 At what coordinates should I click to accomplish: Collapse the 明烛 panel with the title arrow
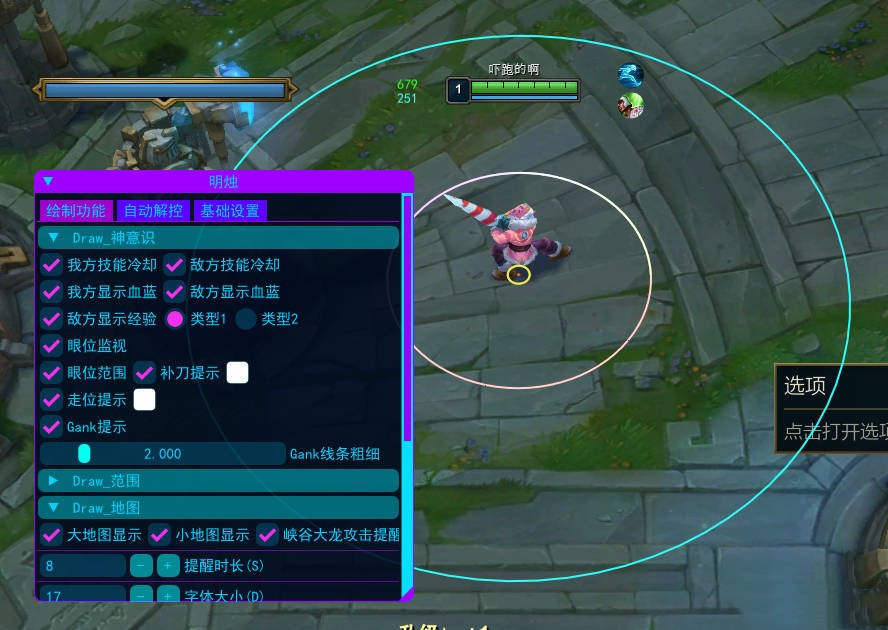[48, 182]
